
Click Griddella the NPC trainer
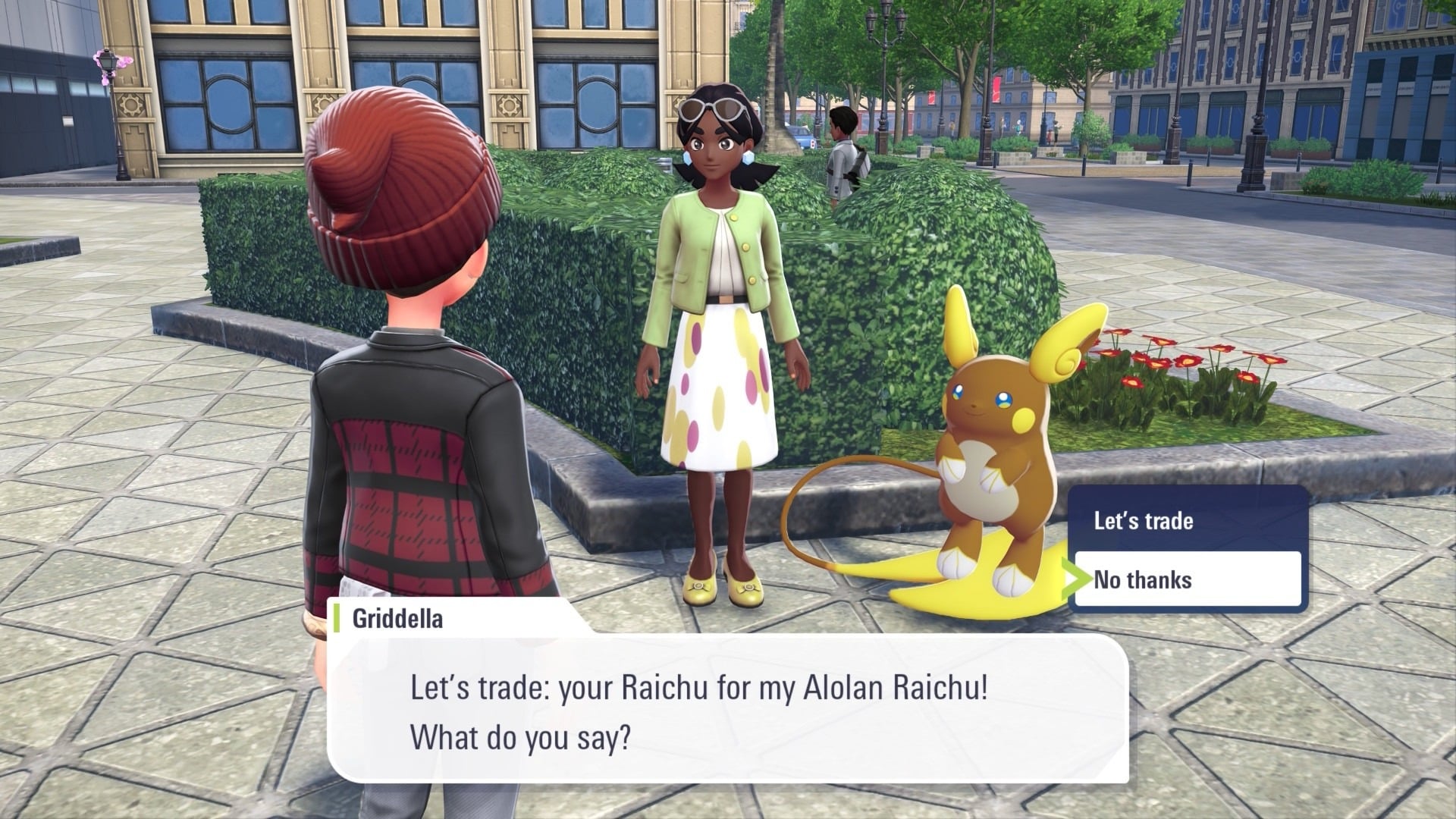(x=720, y=303)
